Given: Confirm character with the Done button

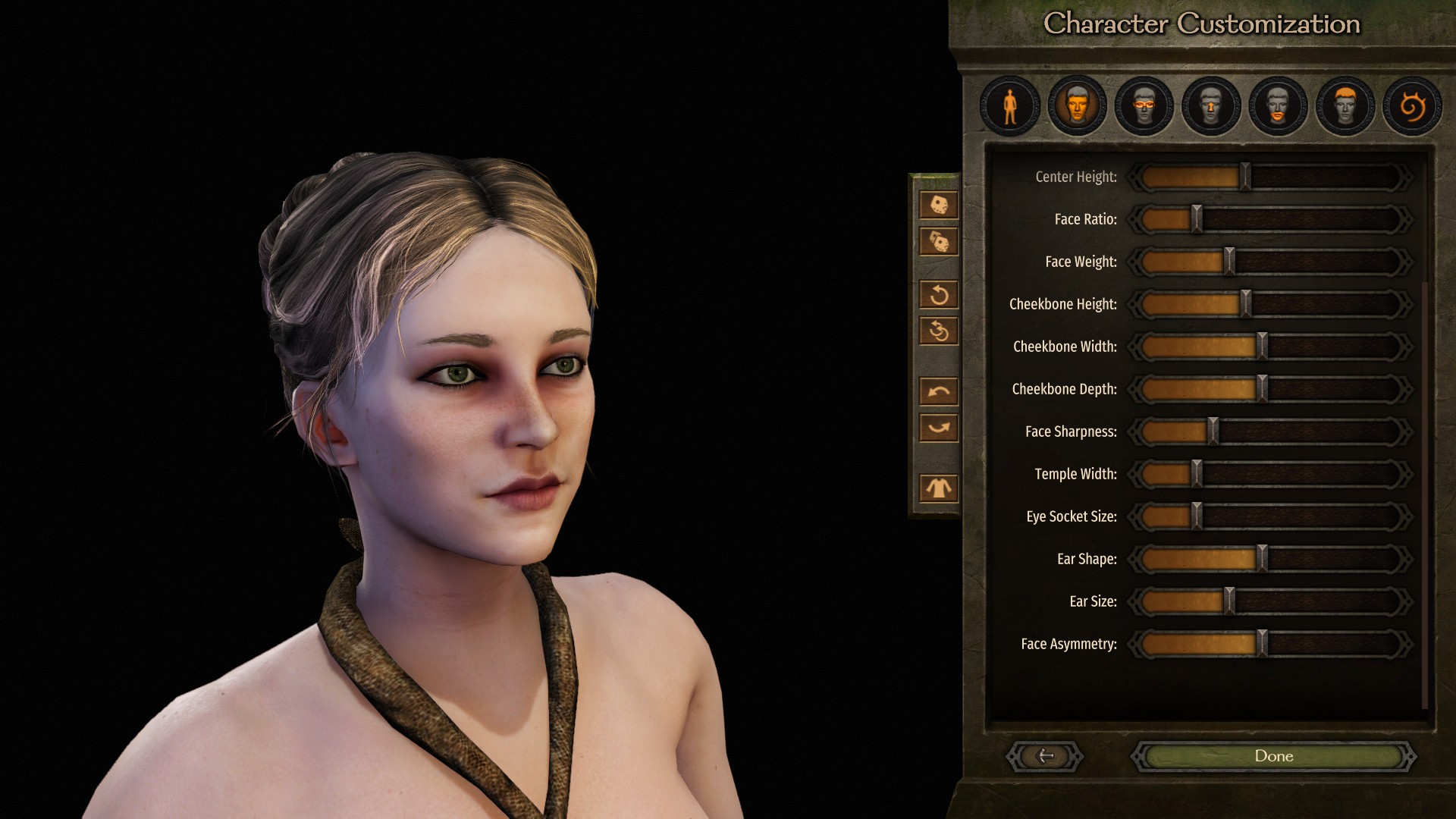Looking at the screenshot, I should [1273, 756].
